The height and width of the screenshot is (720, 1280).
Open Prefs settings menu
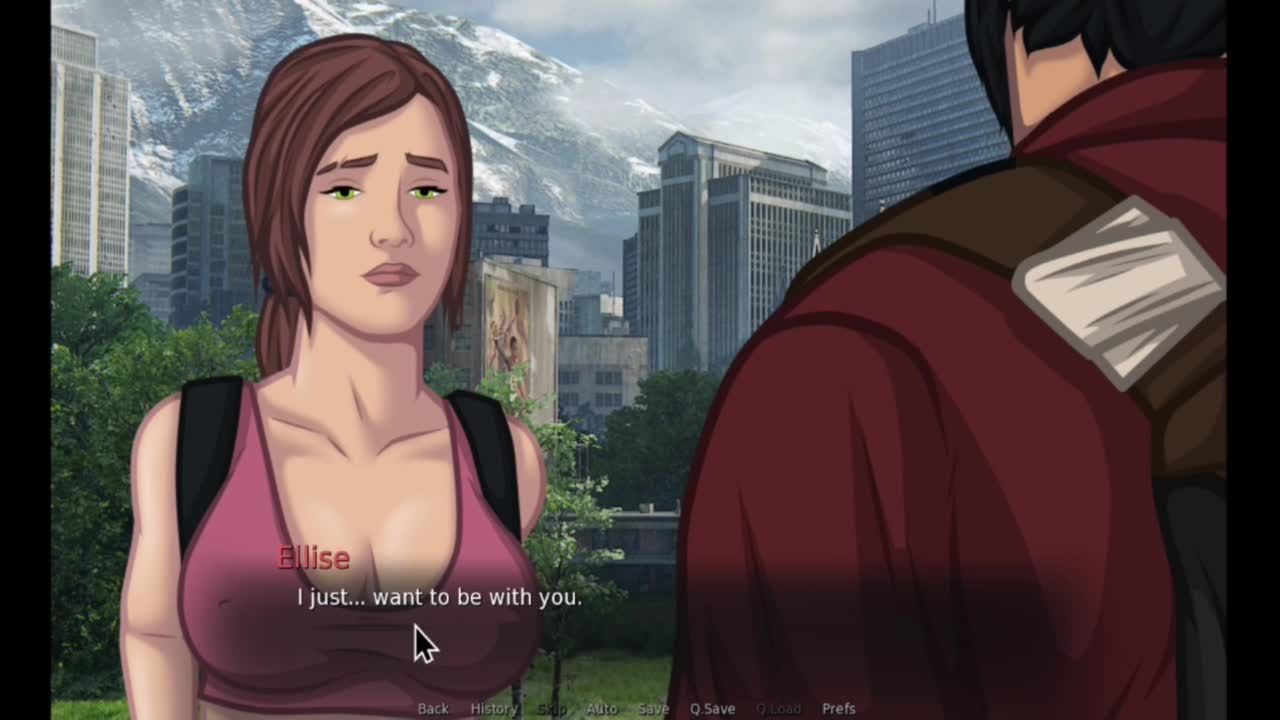coord(838,708)
